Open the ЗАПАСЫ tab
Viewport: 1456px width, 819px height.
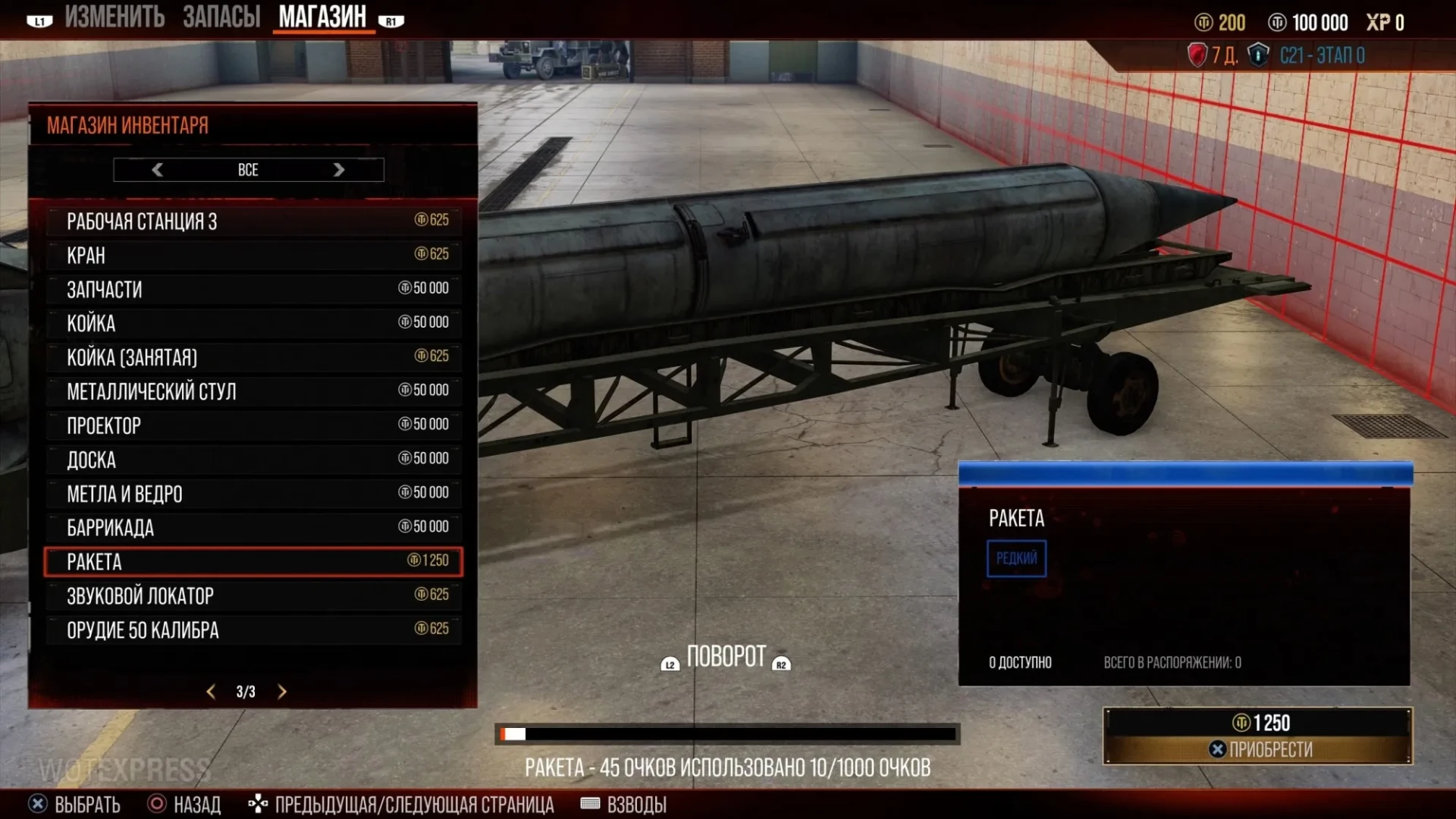(221, 17)
